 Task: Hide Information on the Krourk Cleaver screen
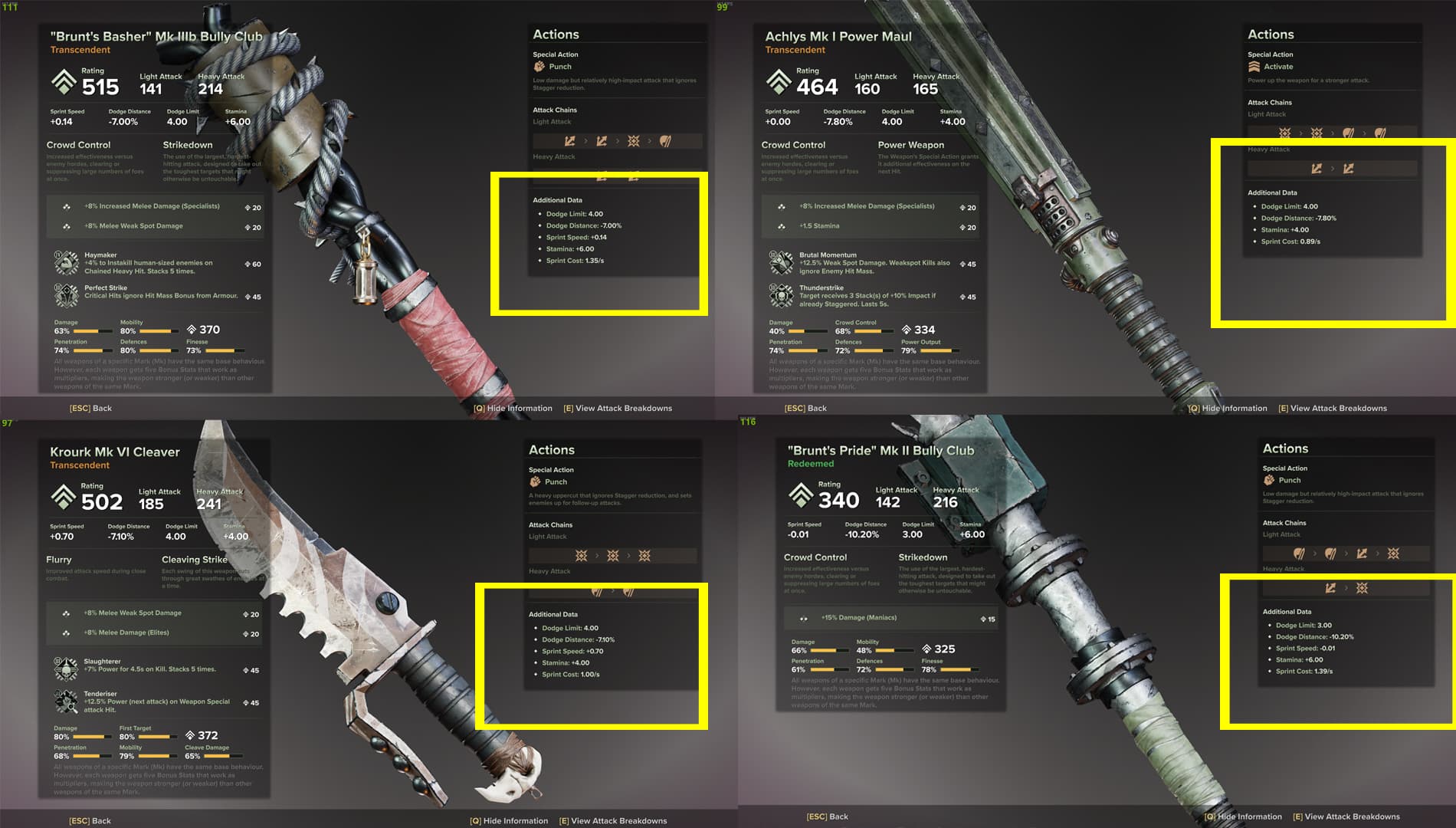(509, 820)
